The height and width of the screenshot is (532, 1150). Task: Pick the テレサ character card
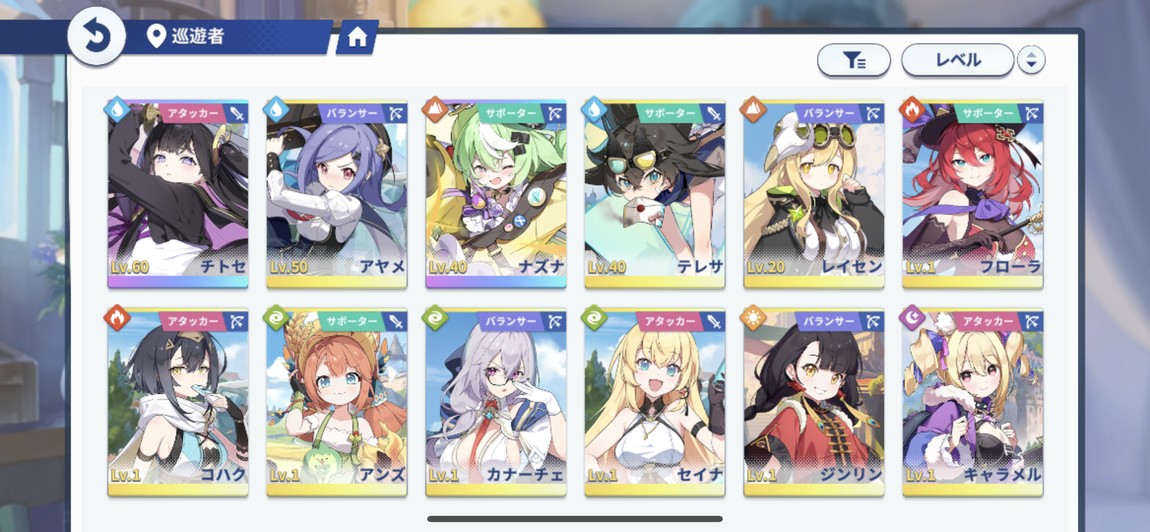coord(655,193)
